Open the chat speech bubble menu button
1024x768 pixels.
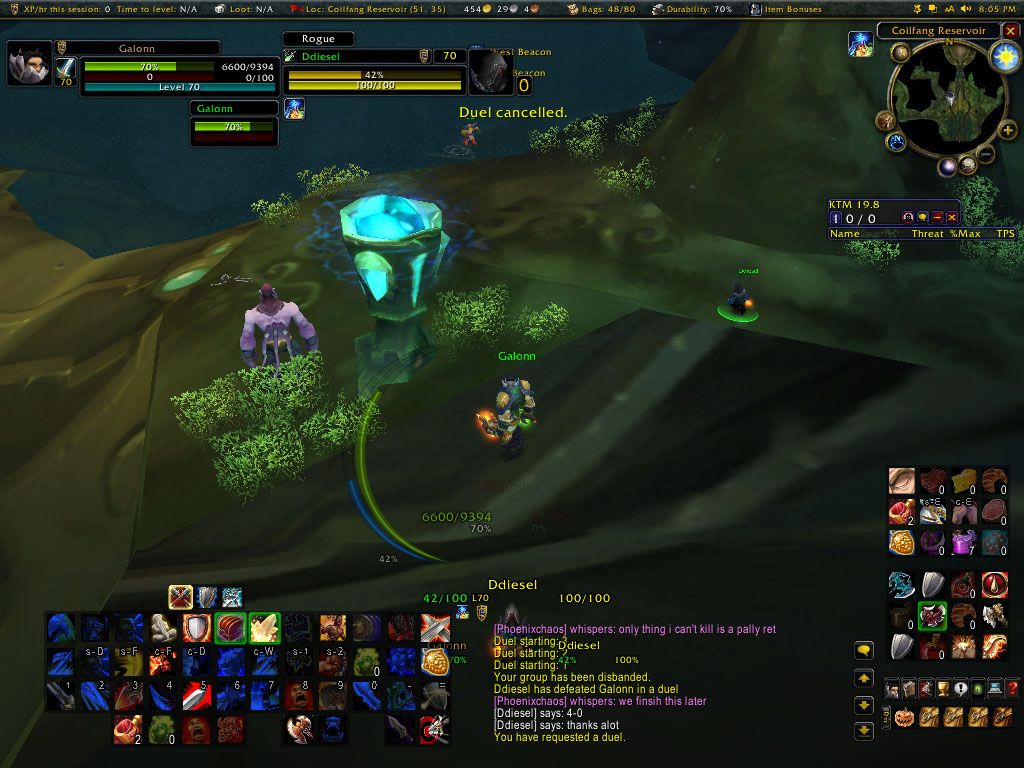pos(865,651)
